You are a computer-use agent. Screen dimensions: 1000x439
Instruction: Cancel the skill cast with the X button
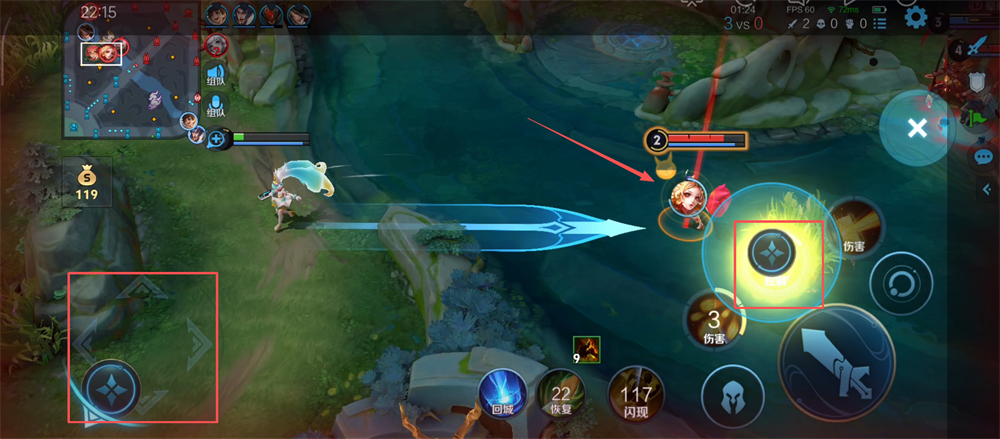click(x=916, y=127)
